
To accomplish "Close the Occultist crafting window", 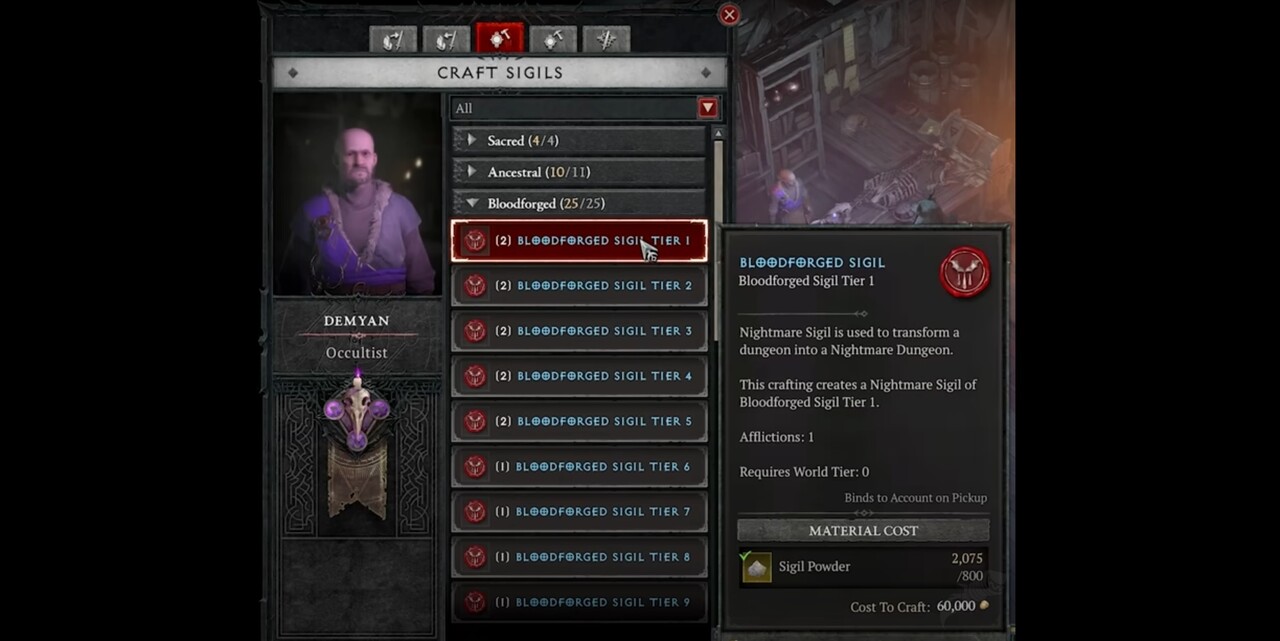I will click(x=729, y=15).
